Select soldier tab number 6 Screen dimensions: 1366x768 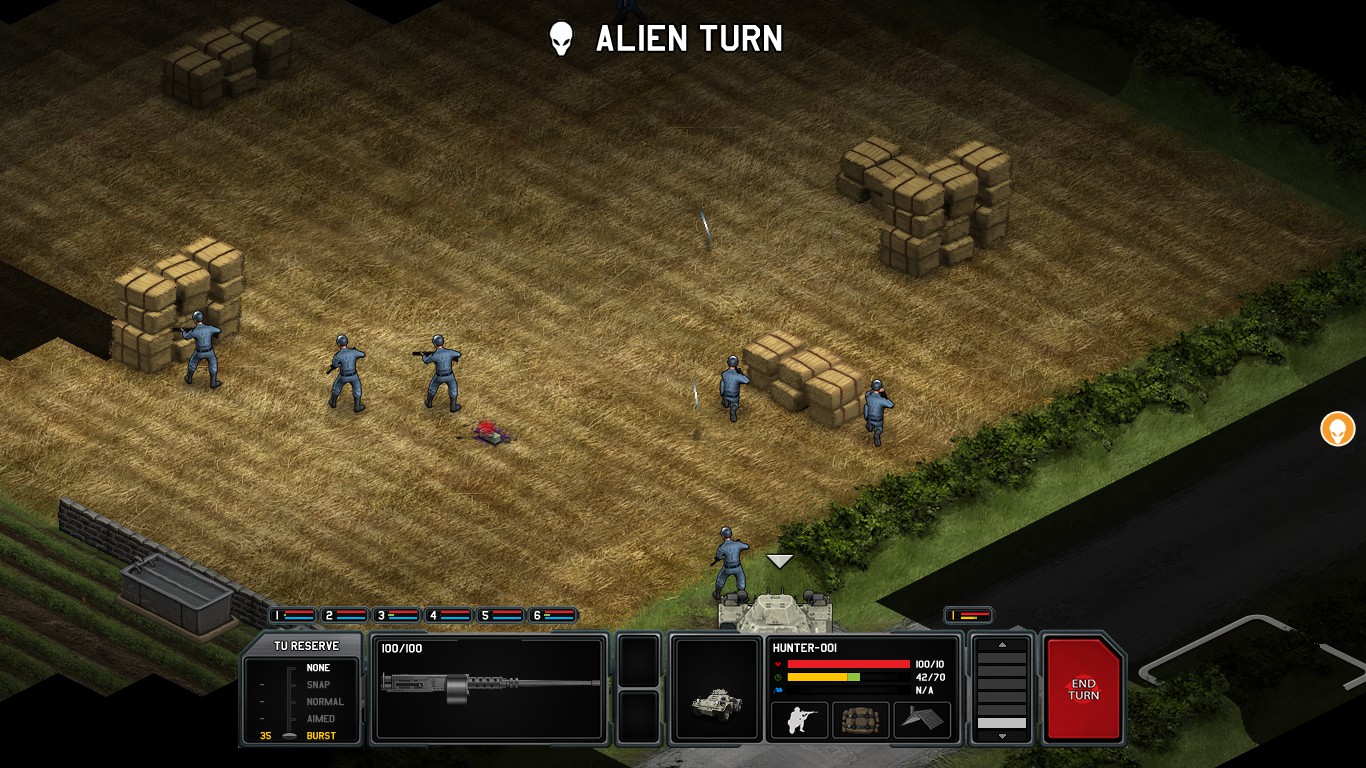(x=553, y=615)
